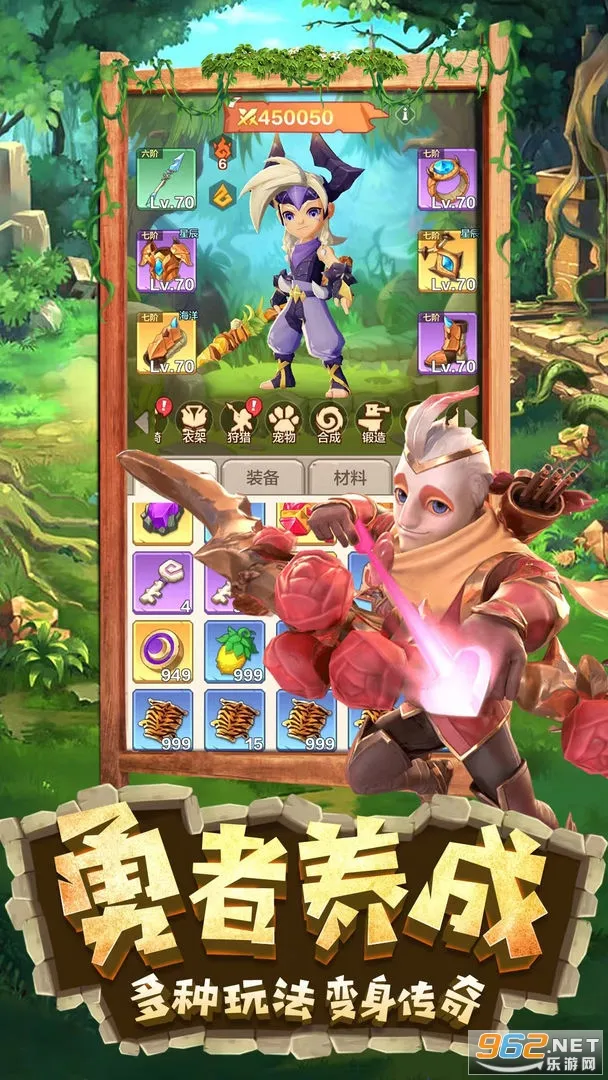Open the 锻造 forging menu
The width and height of the screenshot is (608, 1080).
pos(373,421)
